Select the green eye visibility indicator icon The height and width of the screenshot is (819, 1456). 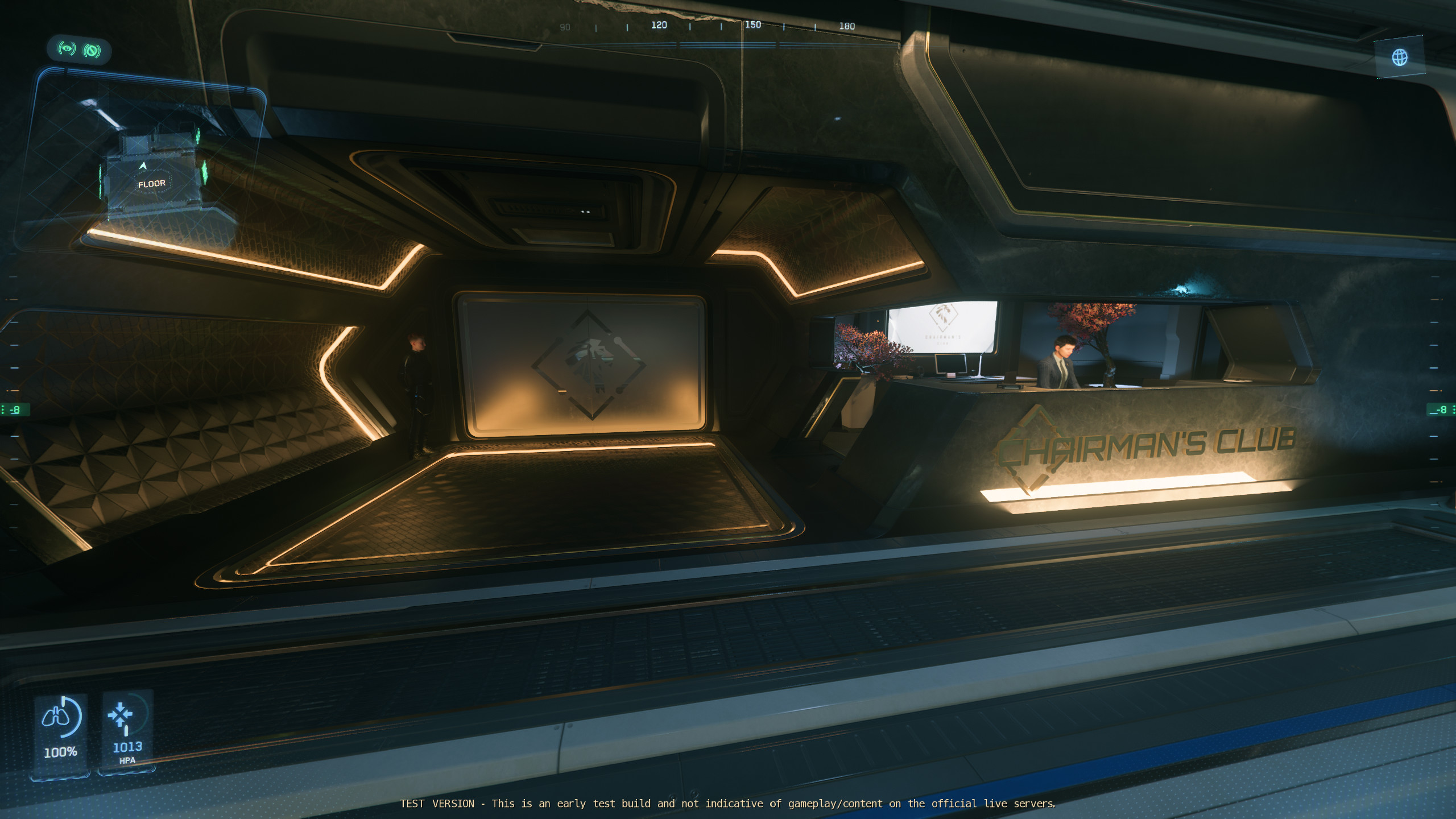[x=67, y=49]
